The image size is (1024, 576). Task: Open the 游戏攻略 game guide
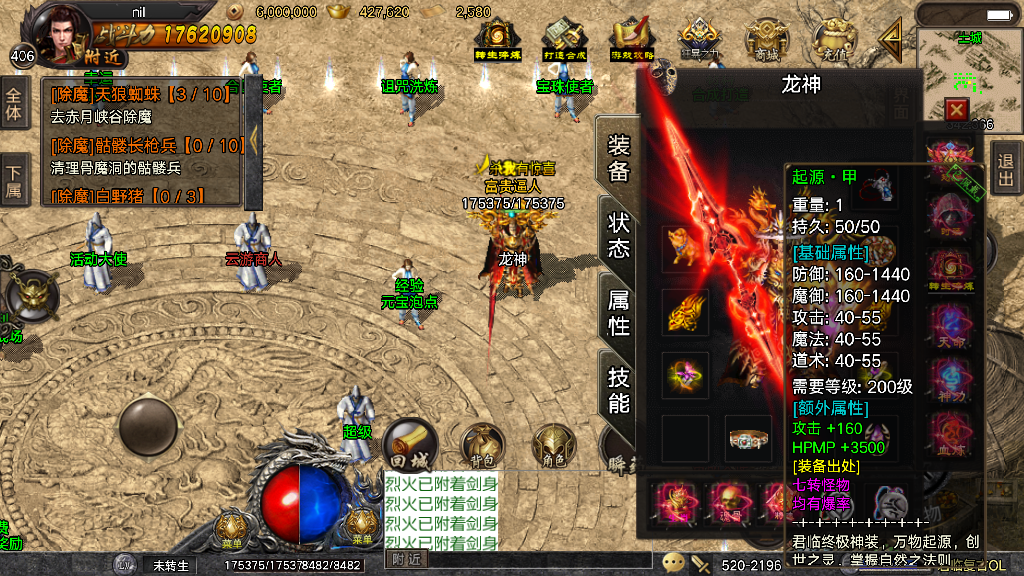pyautogui.click(x=632, y=38)
